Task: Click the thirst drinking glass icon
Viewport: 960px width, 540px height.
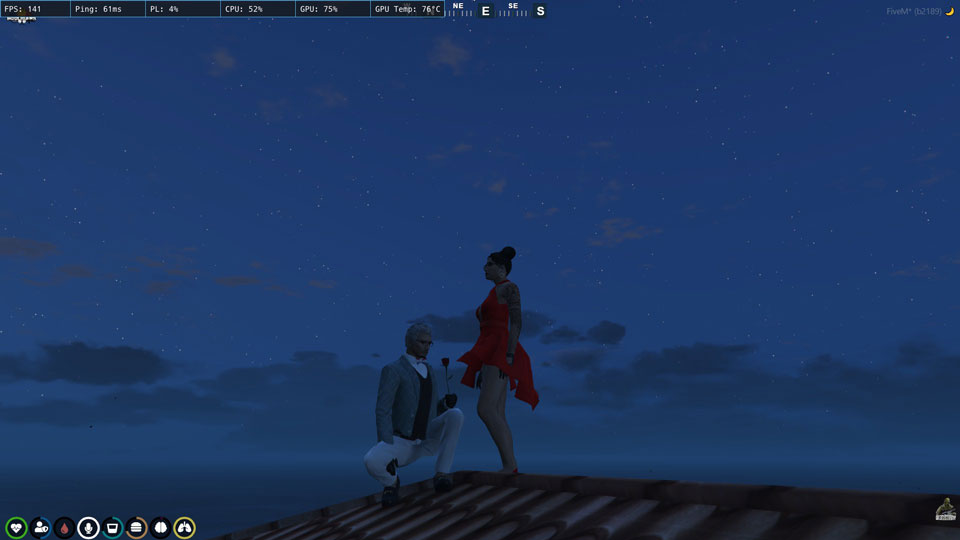Action: 112,527
